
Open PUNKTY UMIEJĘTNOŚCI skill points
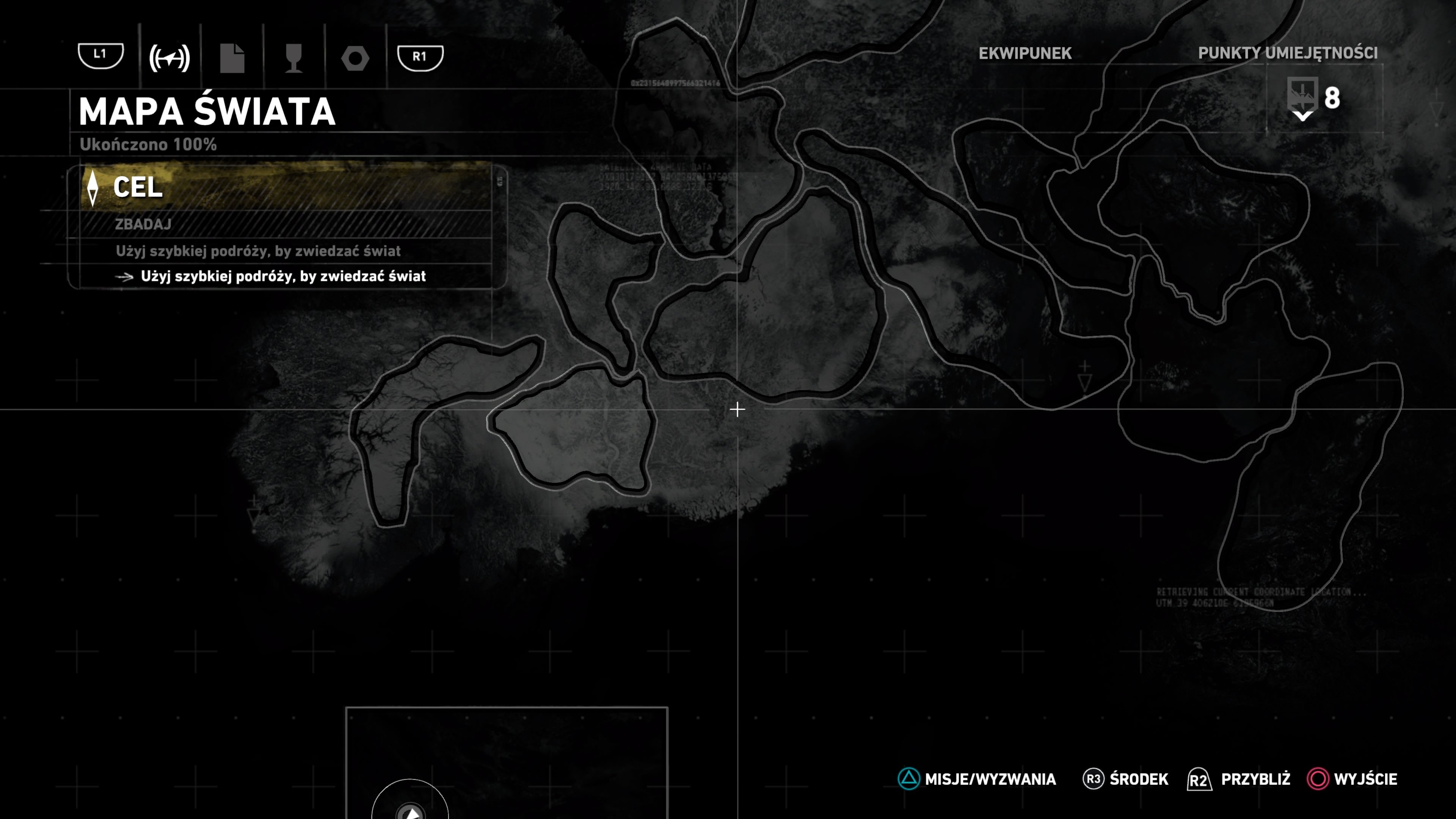(1288, 53)
